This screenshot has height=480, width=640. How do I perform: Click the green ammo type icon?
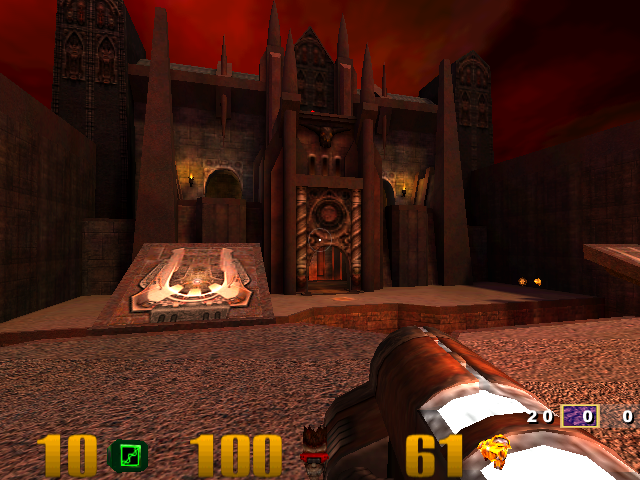tap(128, 457)
